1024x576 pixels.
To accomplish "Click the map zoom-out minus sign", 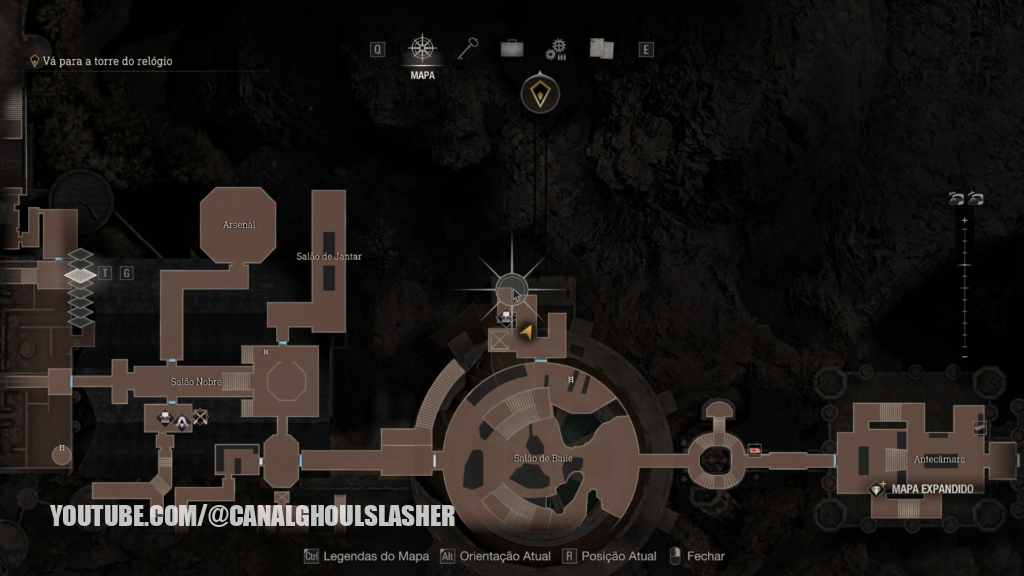I will [x=964, y=357].
